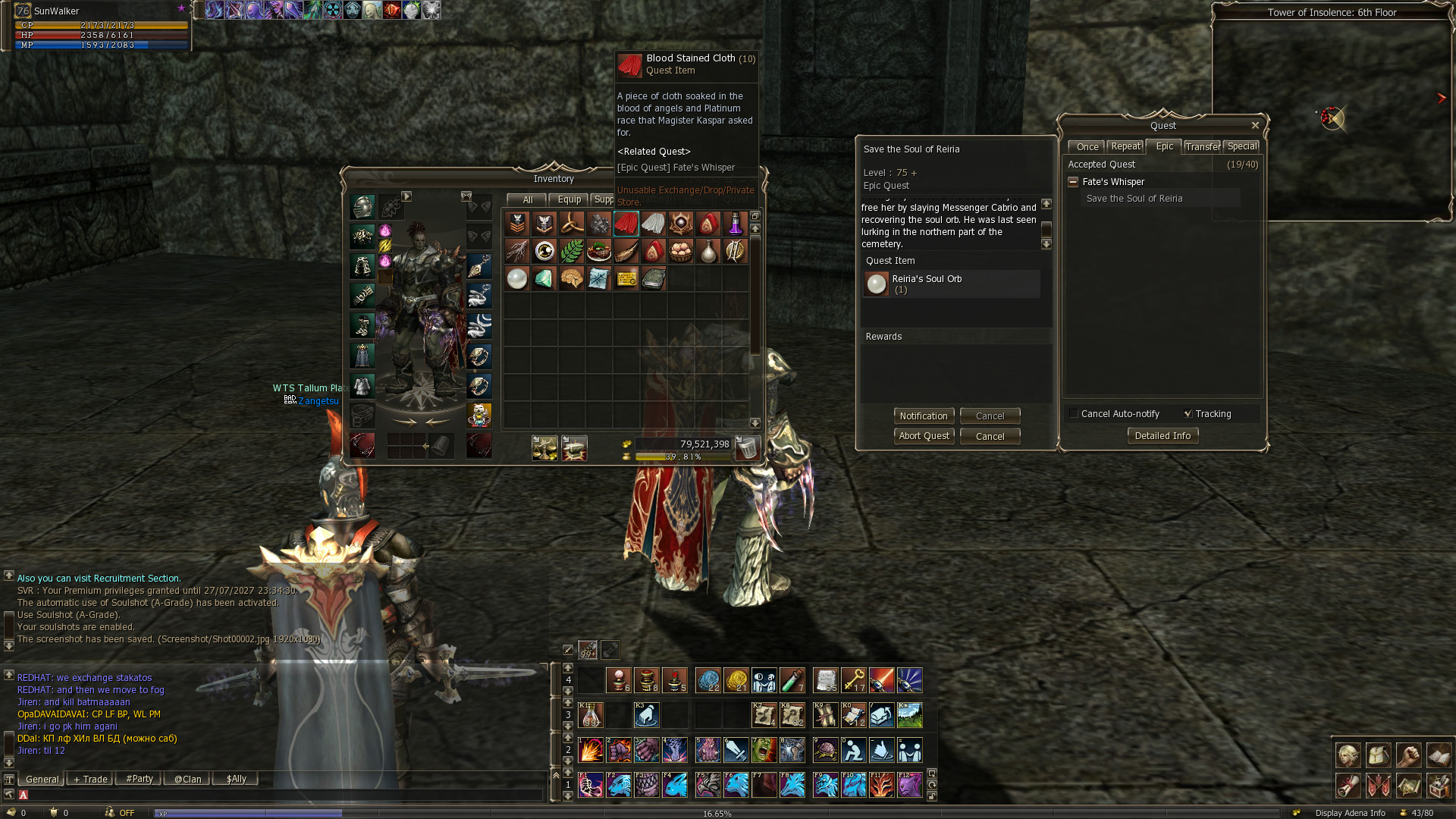Viewport: 1456px width, 819px height.
Task: Click Display Adena Info in bottom bar
Action: coord(1350,813)
